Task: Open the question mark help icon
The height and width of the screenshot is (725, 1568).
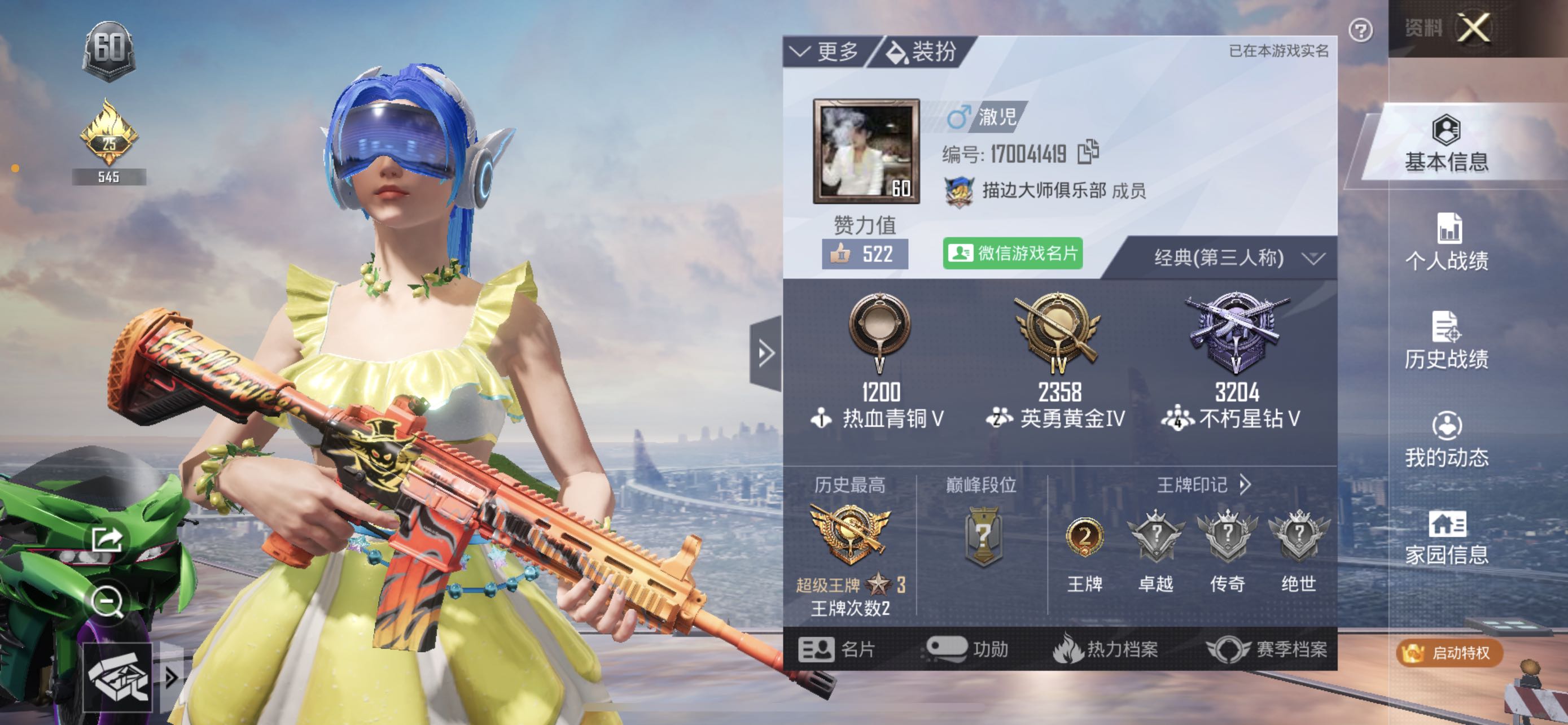Action: click(1360, 30)
